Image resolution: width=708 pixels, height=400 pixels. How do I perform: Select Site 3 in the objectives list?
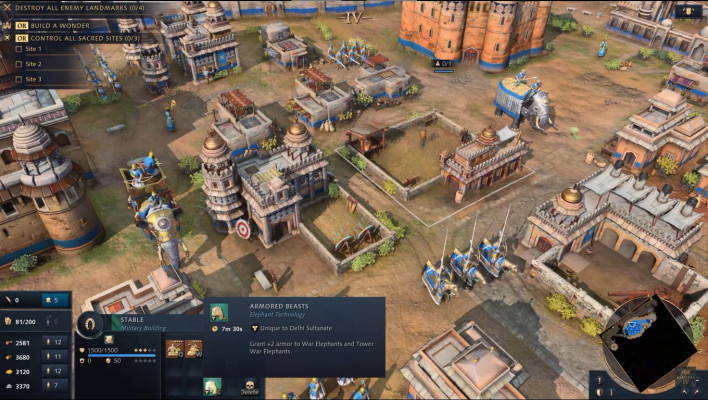click(x=34, y=79)
